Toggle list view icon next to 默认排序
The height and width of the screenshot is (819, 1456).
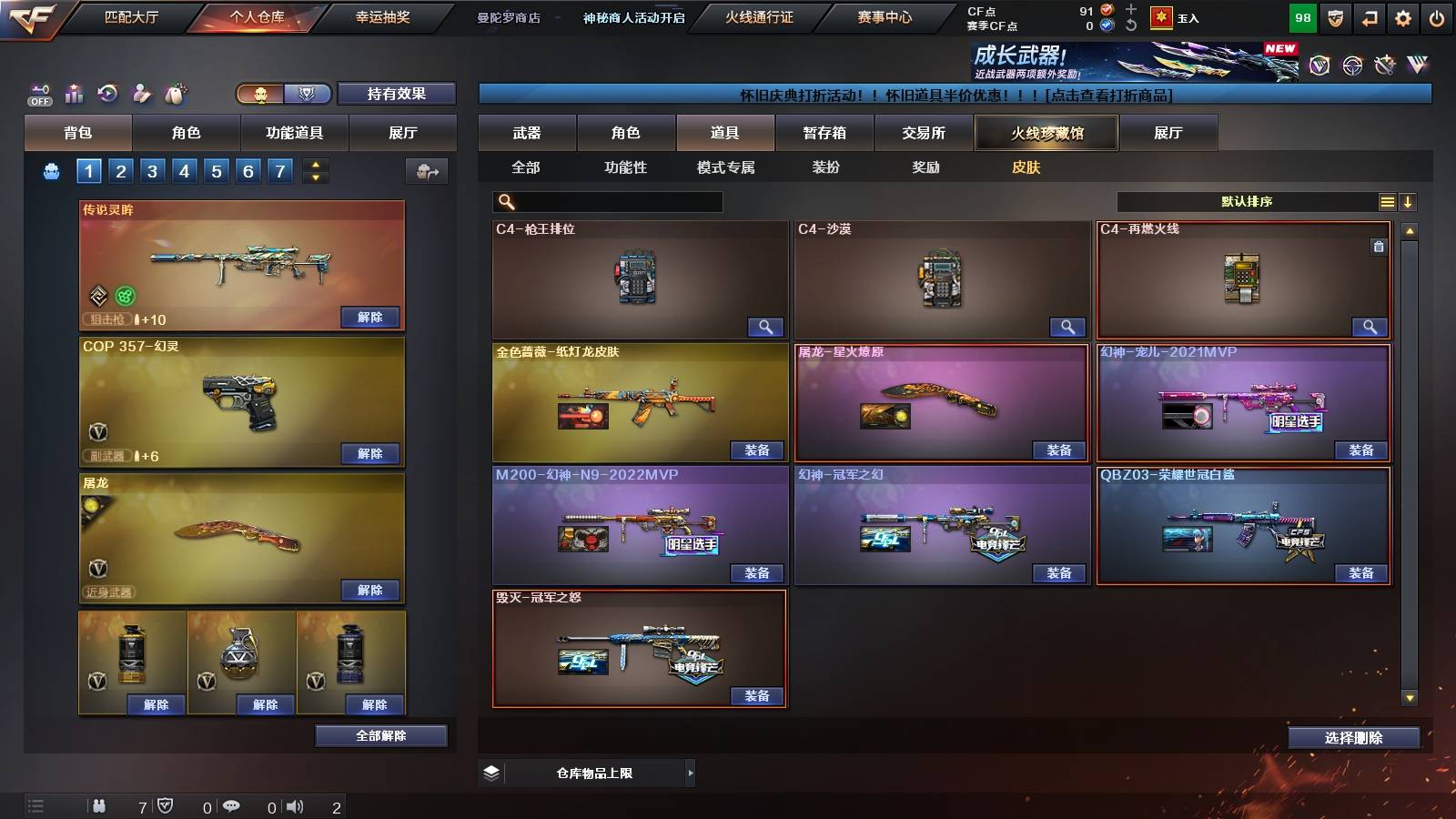(x=1387, y=201)
